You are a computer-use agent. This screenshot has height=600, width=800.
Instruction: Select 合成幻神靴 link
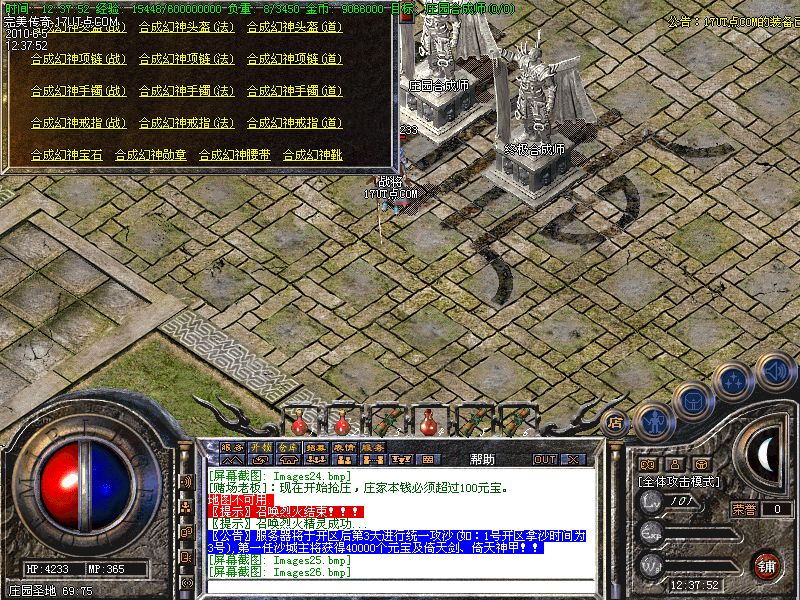[x=312, y=155]
